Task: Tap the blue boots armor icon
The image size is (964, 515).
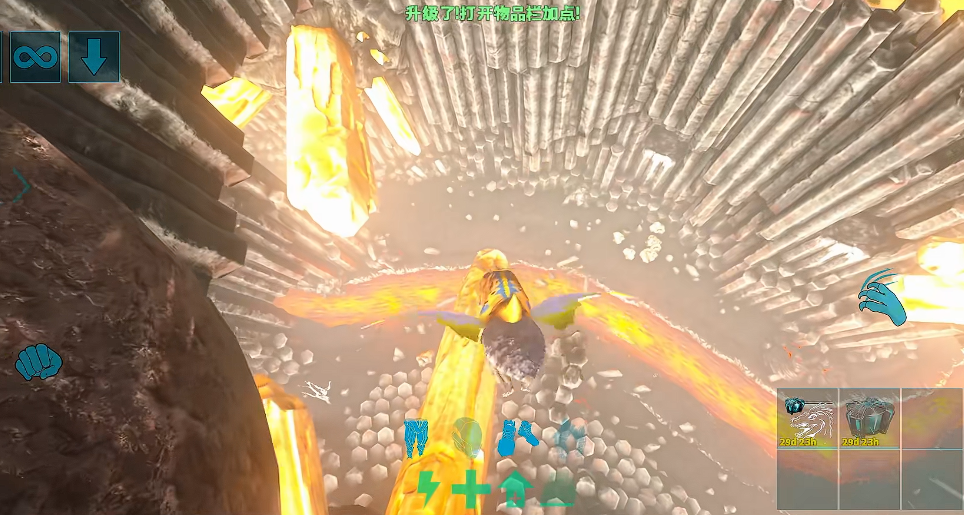Action: point(519,436)
